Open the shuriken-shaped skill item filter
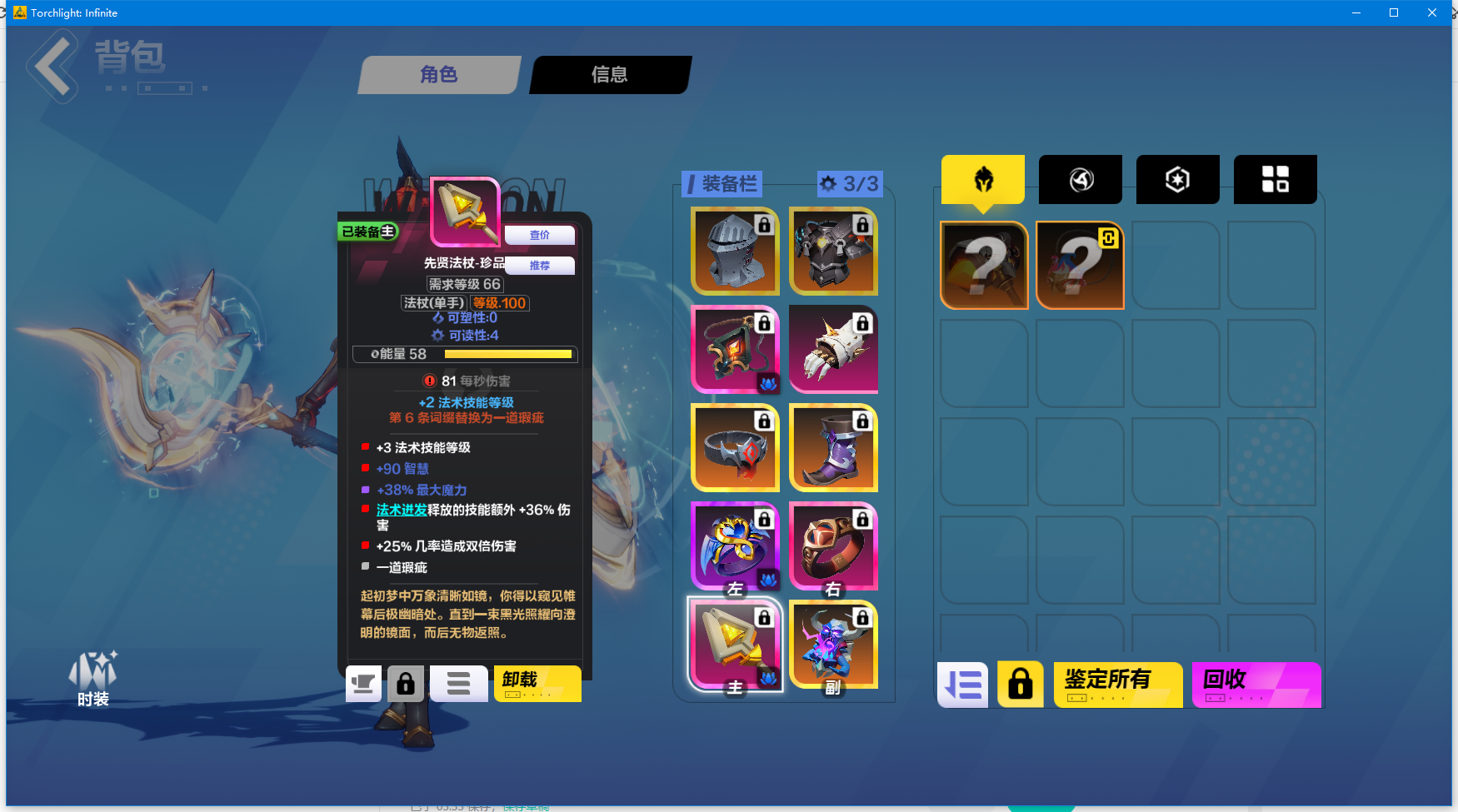Viewport: 1458px width, 812px height. click(x=1080, y=179)
